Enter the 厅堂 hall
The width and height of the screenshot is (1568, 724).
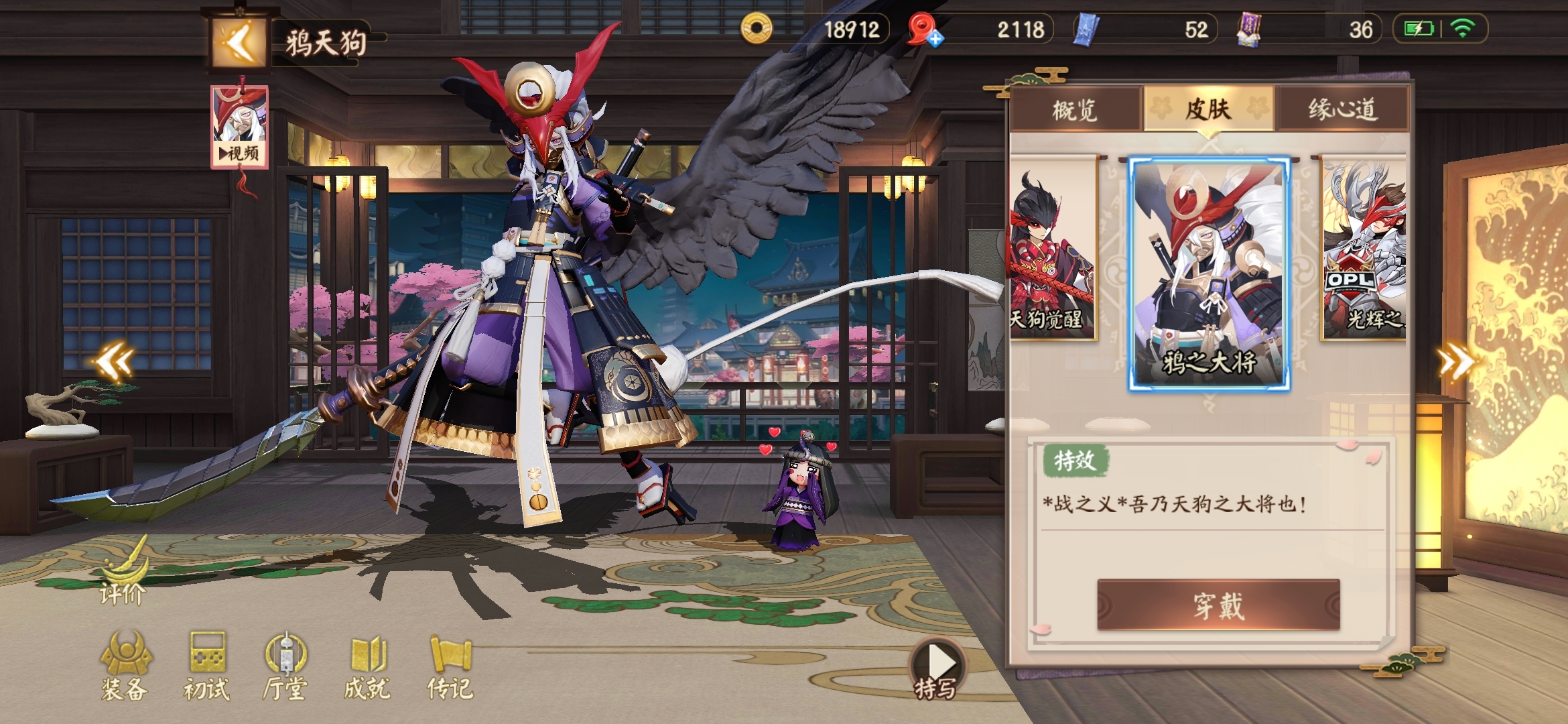coord(285,666)
